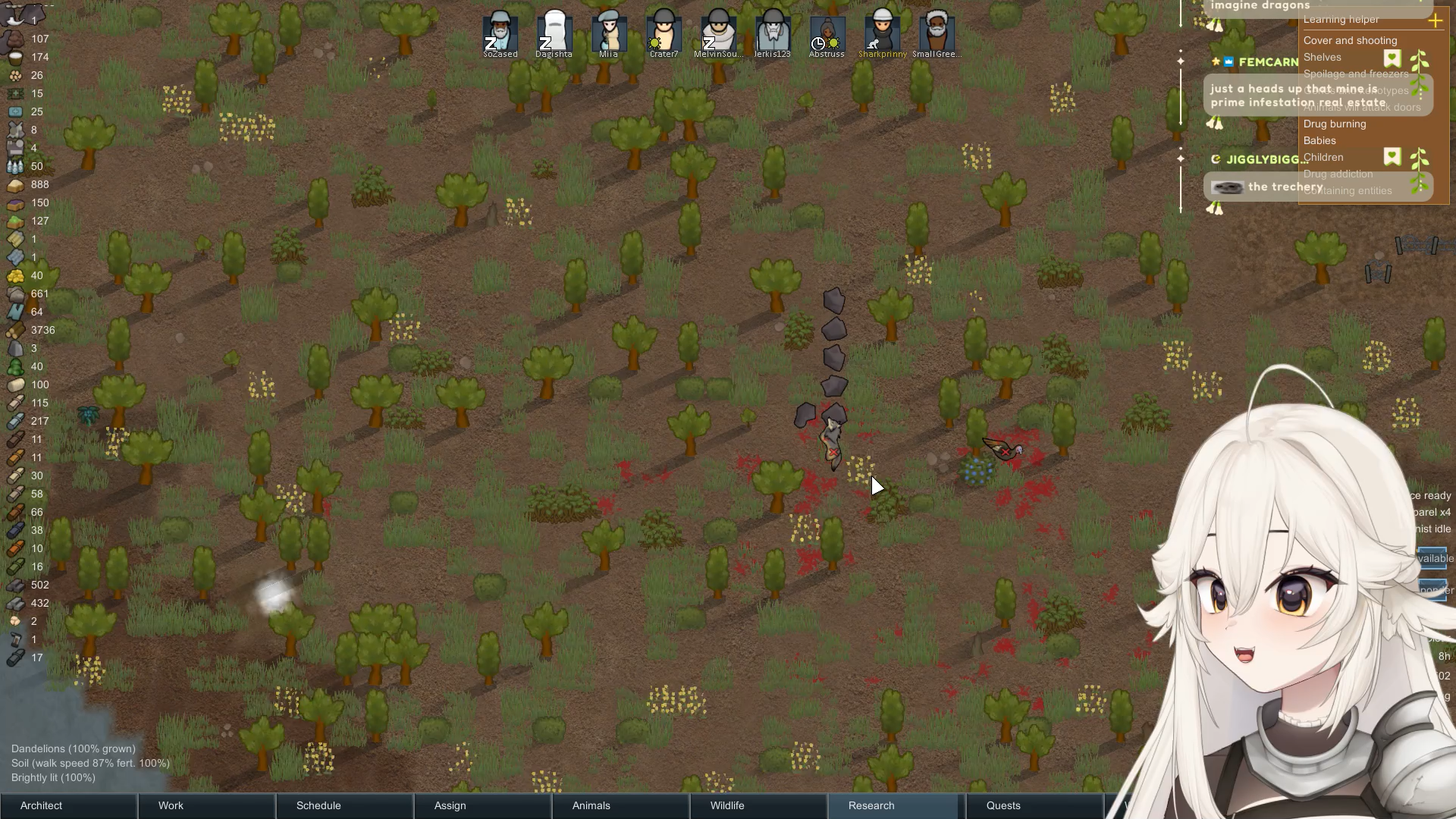Open the Wildlife tab
The image size is (1456, 819).
tap(758, 805)
